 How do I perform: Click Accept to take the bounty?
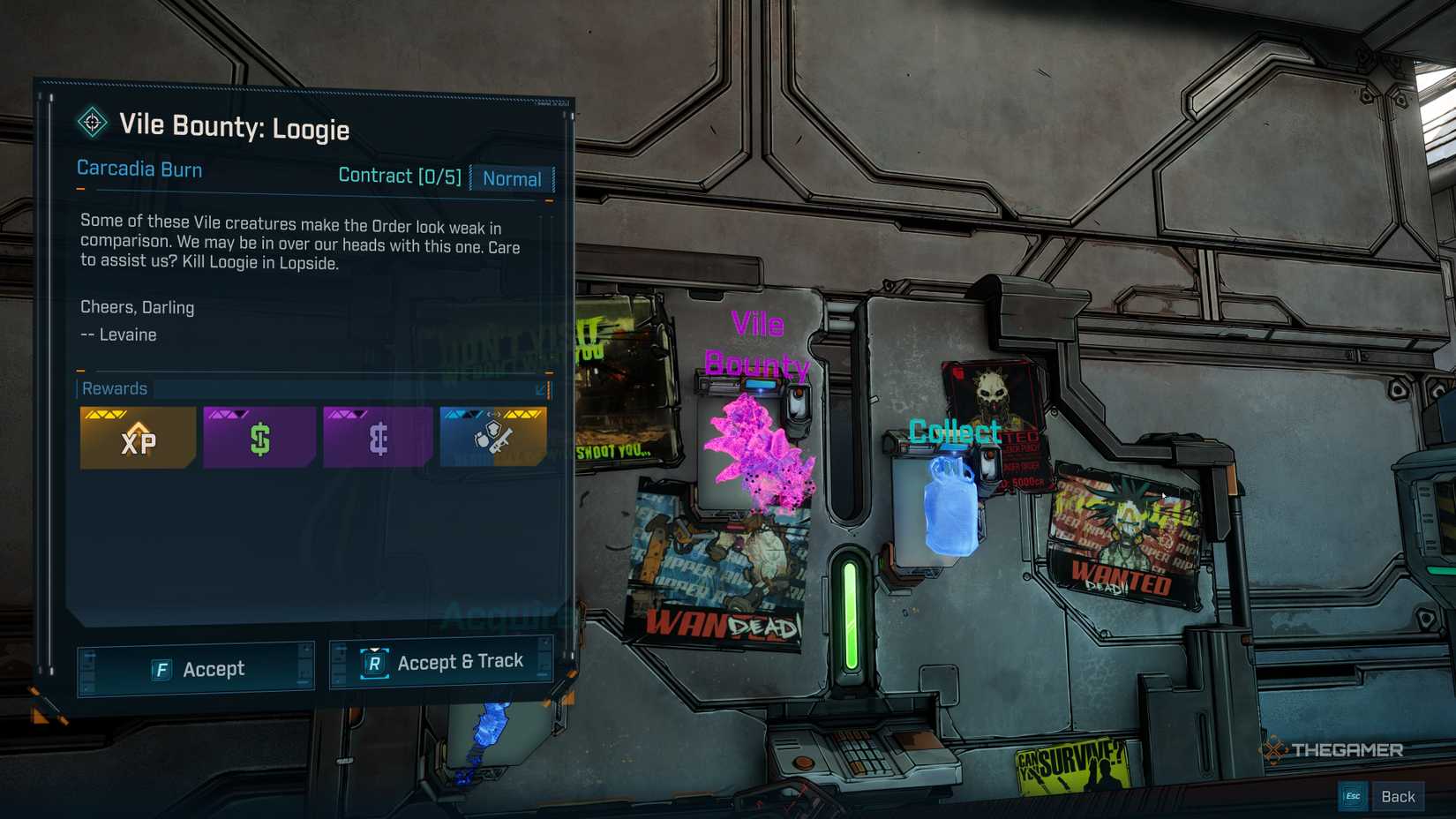point(196,668)
